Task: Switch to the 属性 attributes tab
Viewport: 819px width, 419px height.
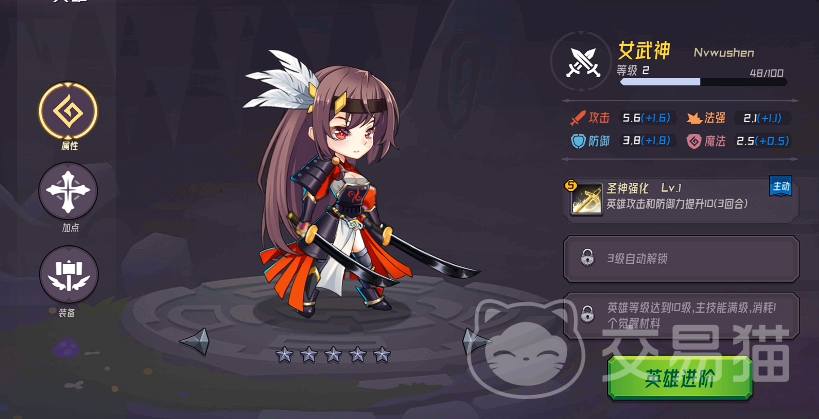Action: tap(68, 110)
